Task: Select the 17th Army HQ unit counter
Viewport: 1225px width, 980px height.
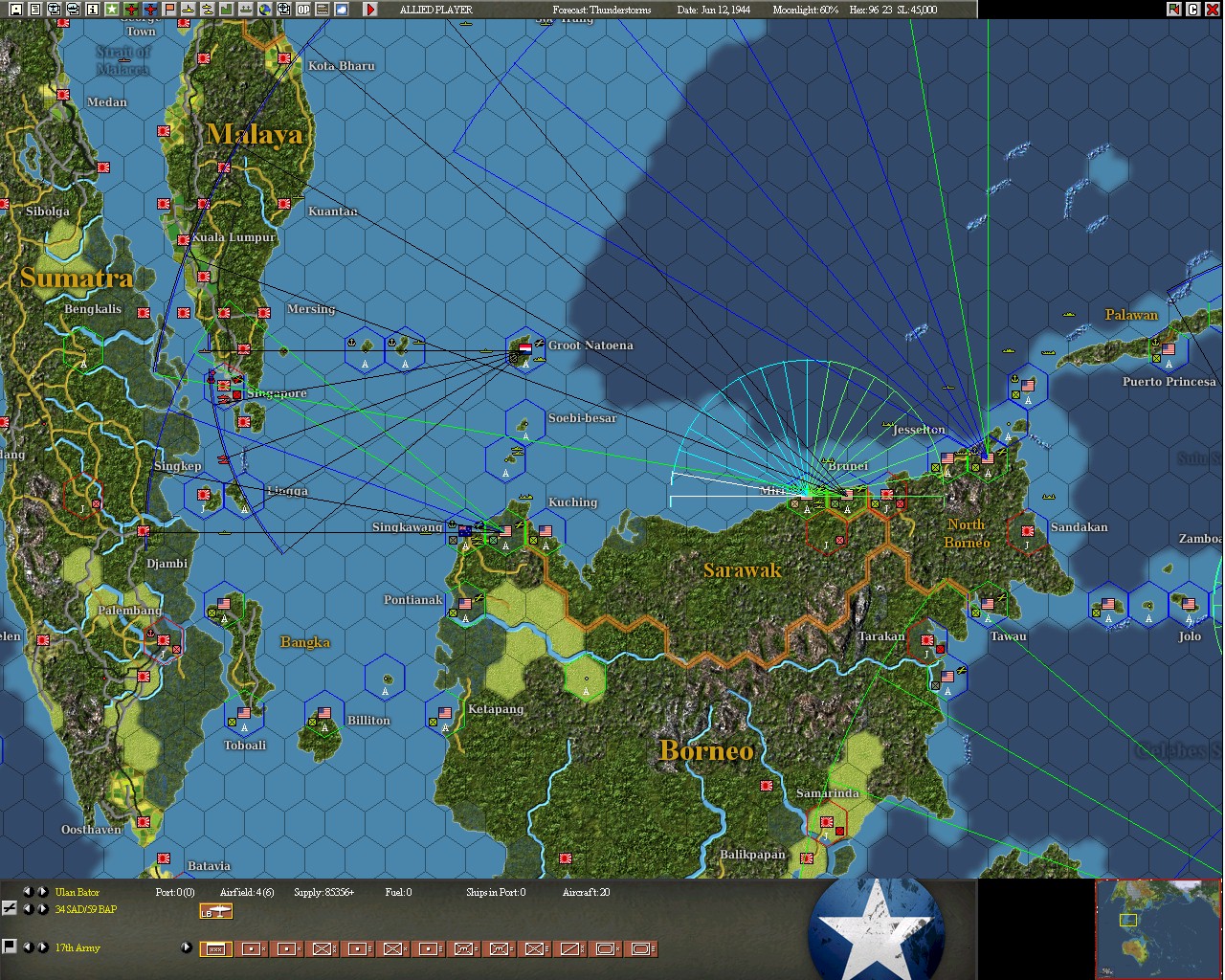Action: (x=216, y=947)
